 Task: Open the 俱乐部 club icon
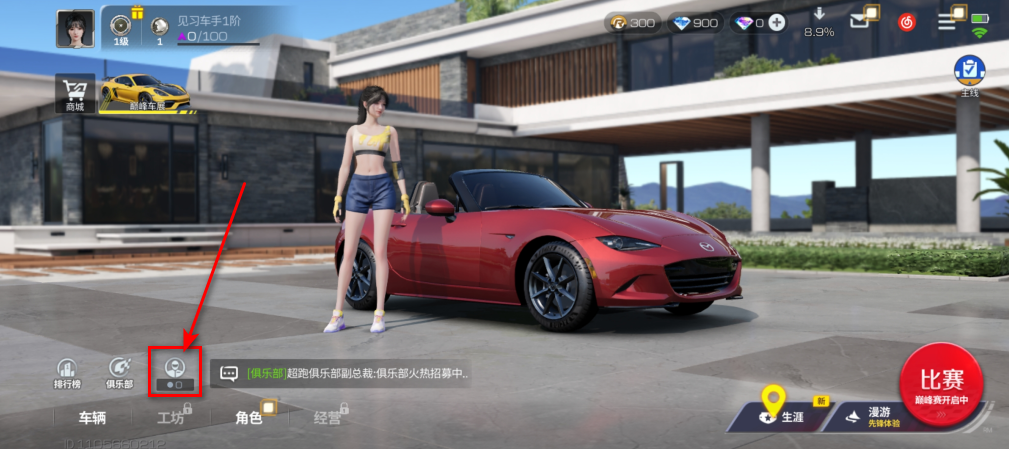point(120,373)
